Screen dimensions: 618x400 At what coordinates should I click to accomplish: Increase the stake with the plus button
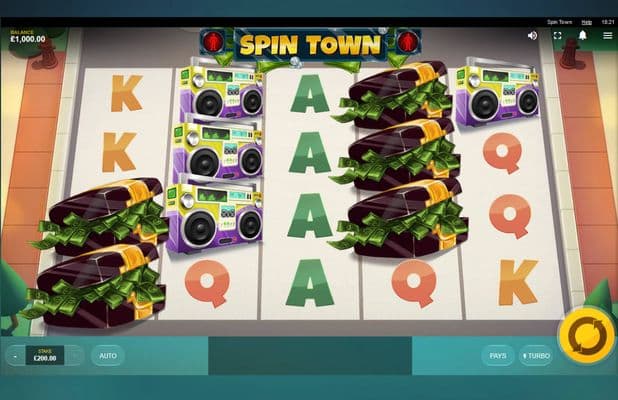click(75, 355)
